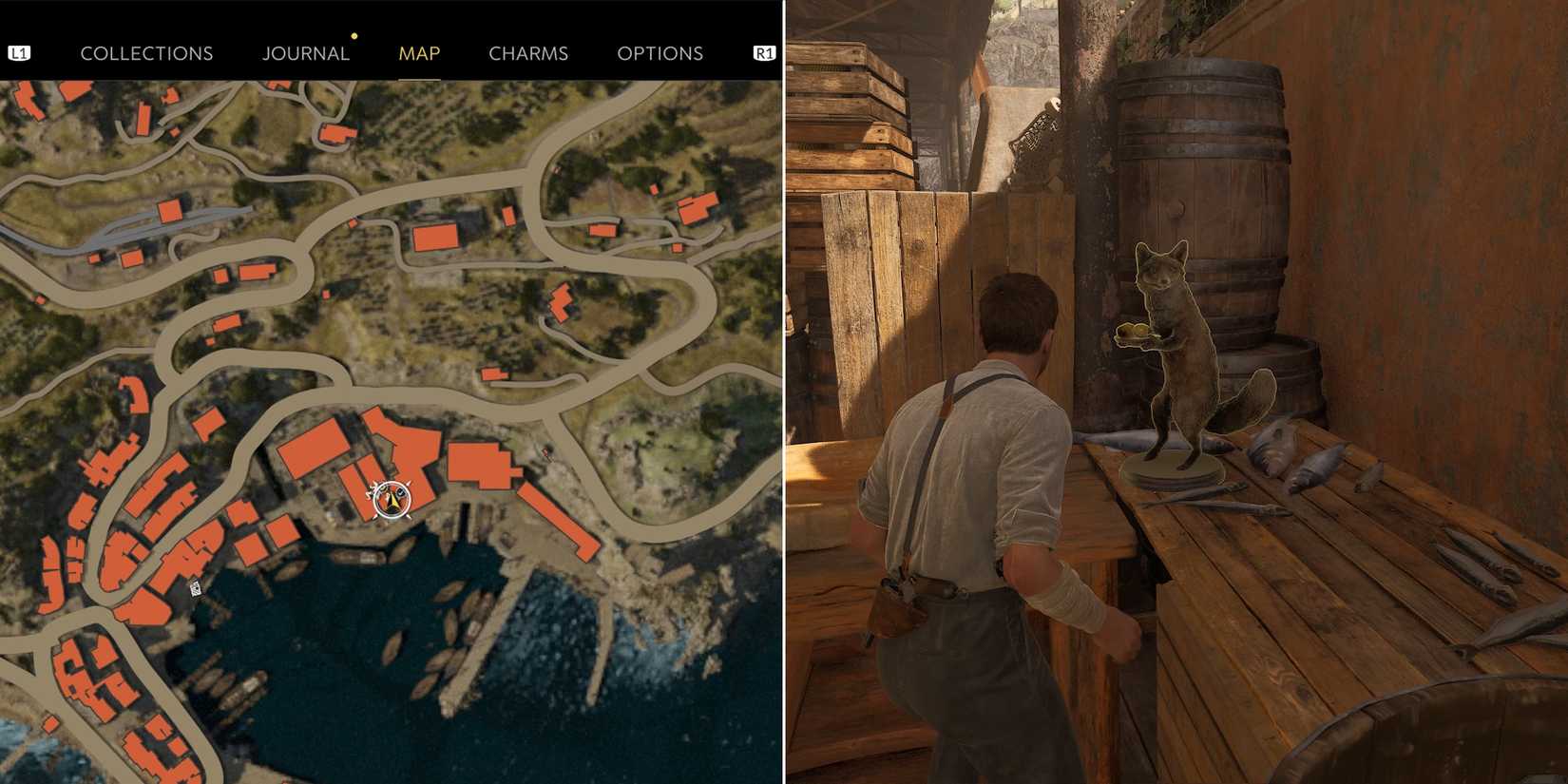The height and width of the screenshot is (784, 1568).
Task: Click the small collectible note icon near the docks
Action: [195, 587]
